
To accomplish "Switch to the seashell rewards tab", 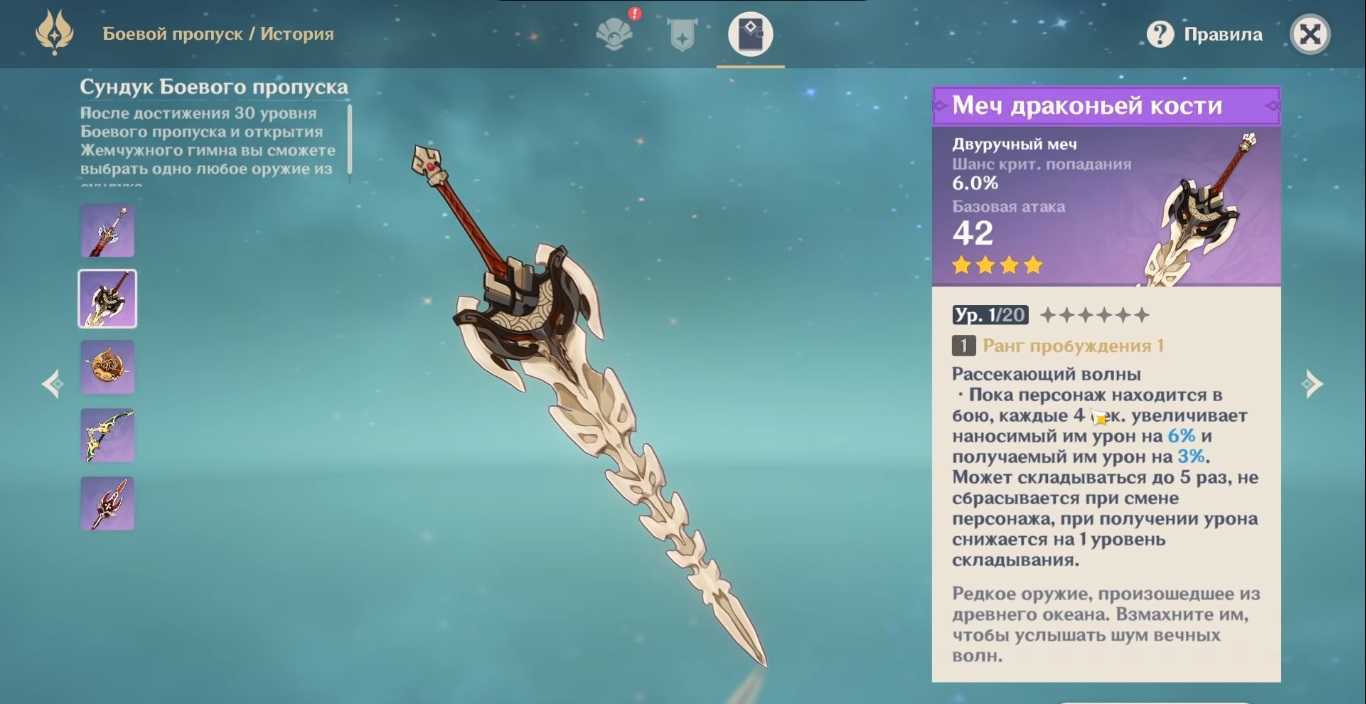I will point(614,35).
